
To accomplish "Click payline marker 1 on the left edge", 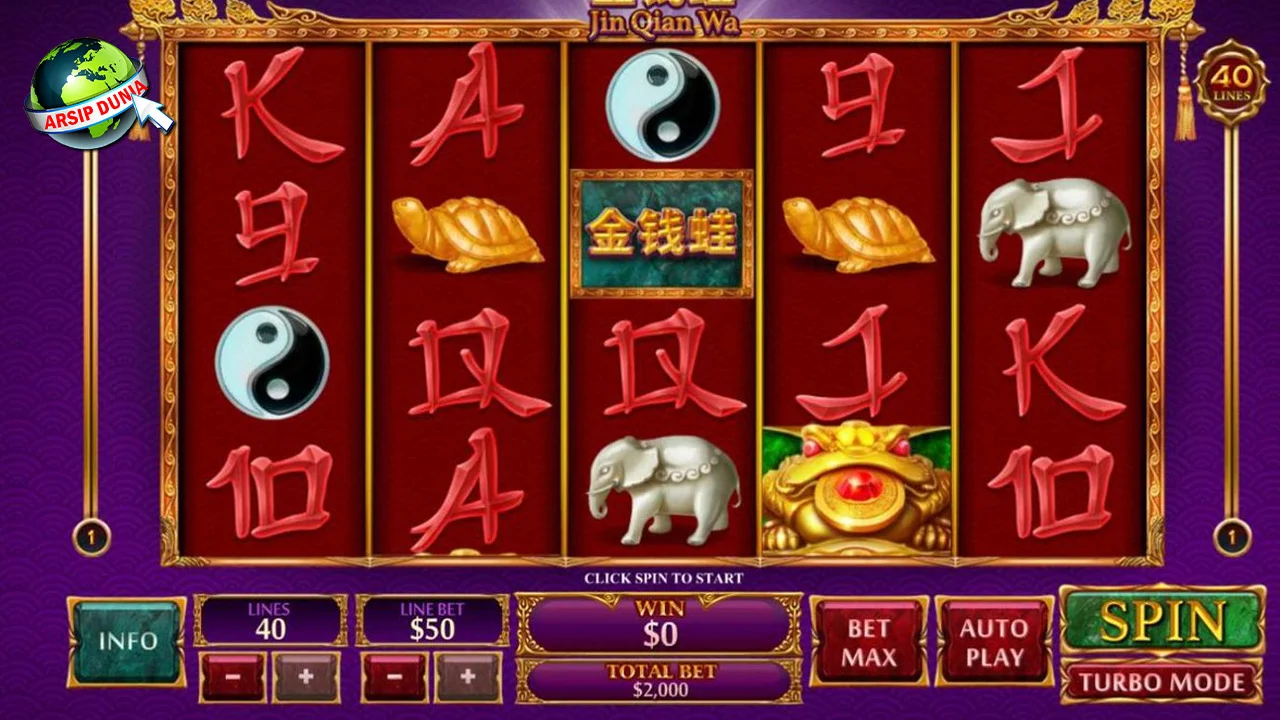I will point(92,537).
